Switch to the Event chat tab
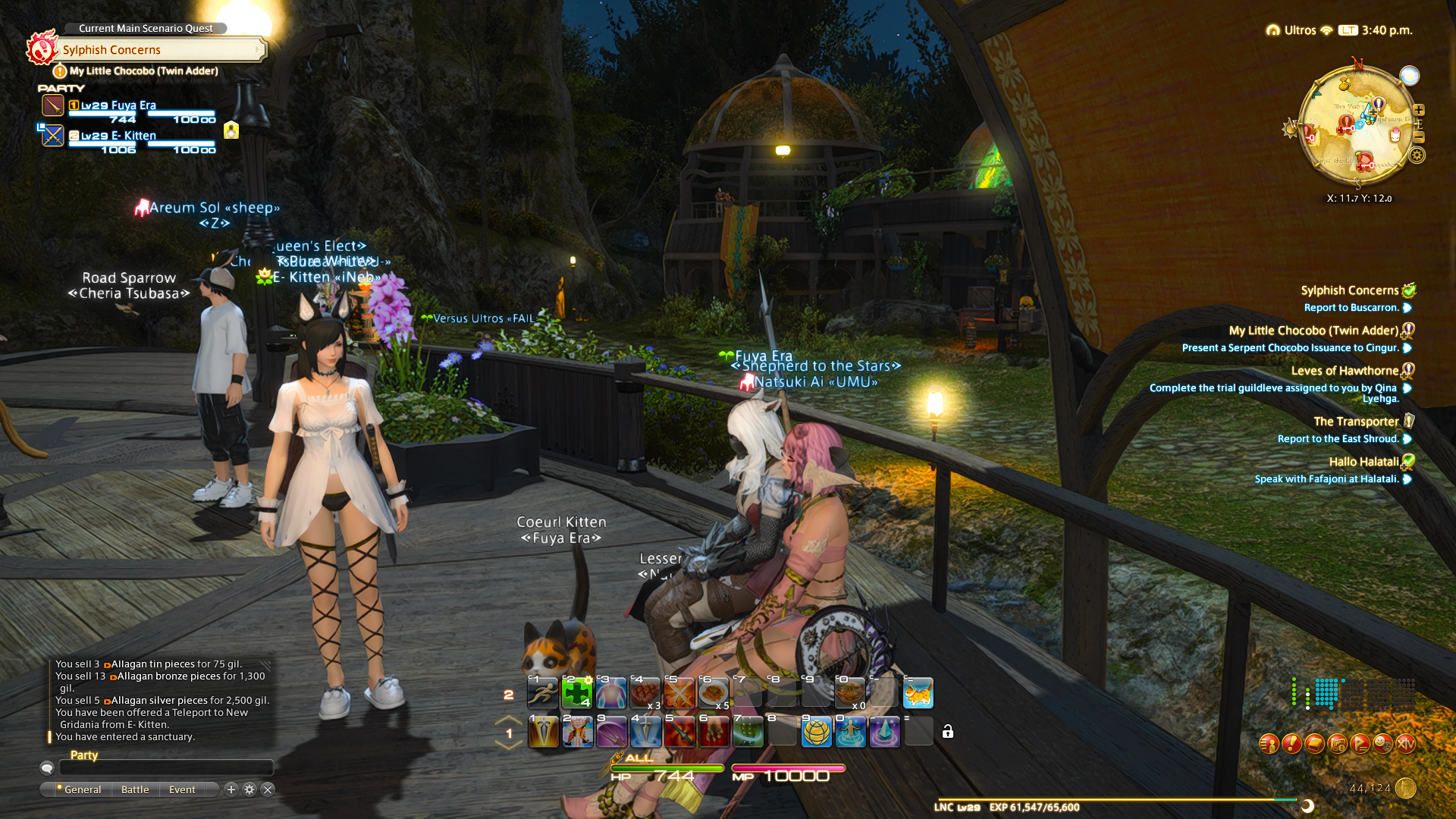The image size is (1456, 819). pos(182,789)
